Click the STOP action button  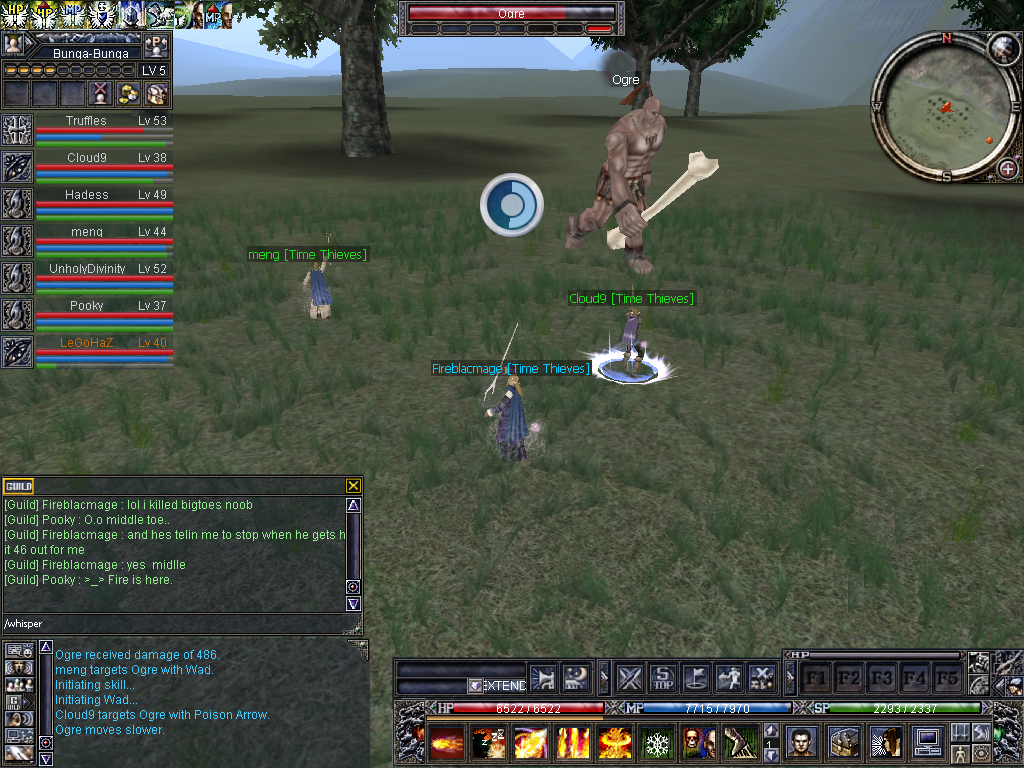[x=663, y=678]
